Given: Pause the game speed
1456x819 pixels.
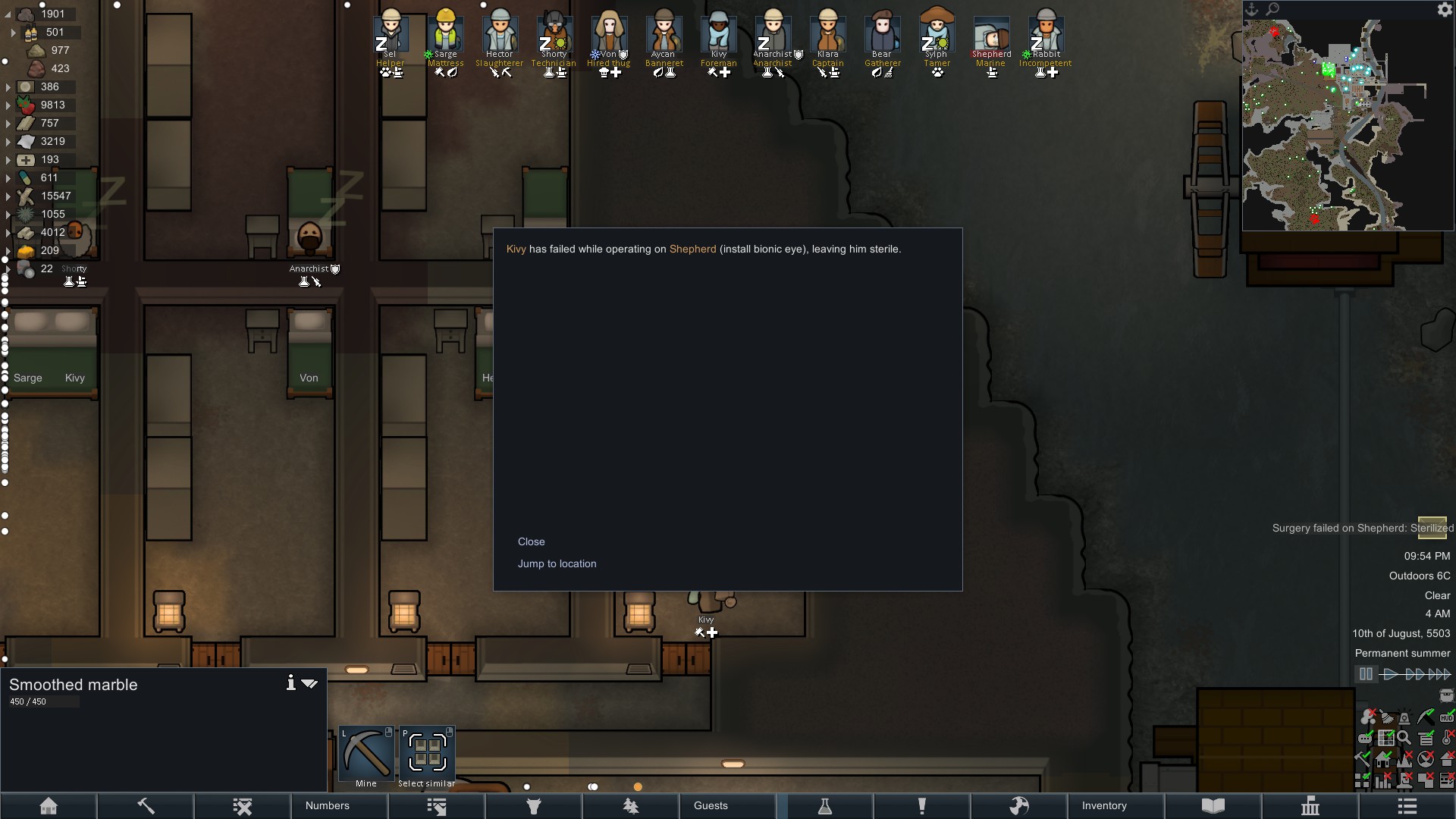Looking at the screenshot, I should click(x=1366, y=673).
